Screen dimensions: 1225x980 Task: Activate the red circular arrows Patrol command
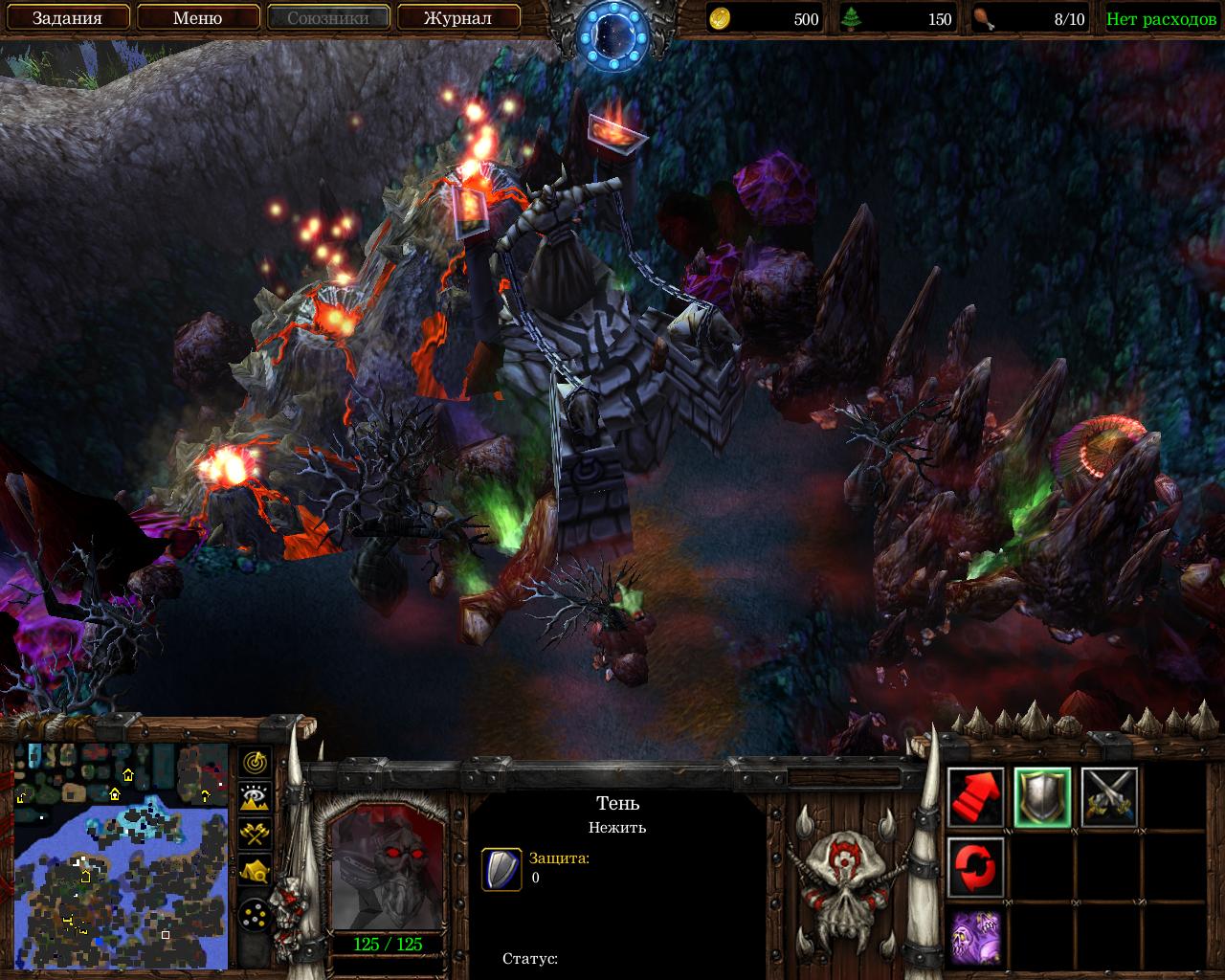pyautogui.click(x=976, y=867)
